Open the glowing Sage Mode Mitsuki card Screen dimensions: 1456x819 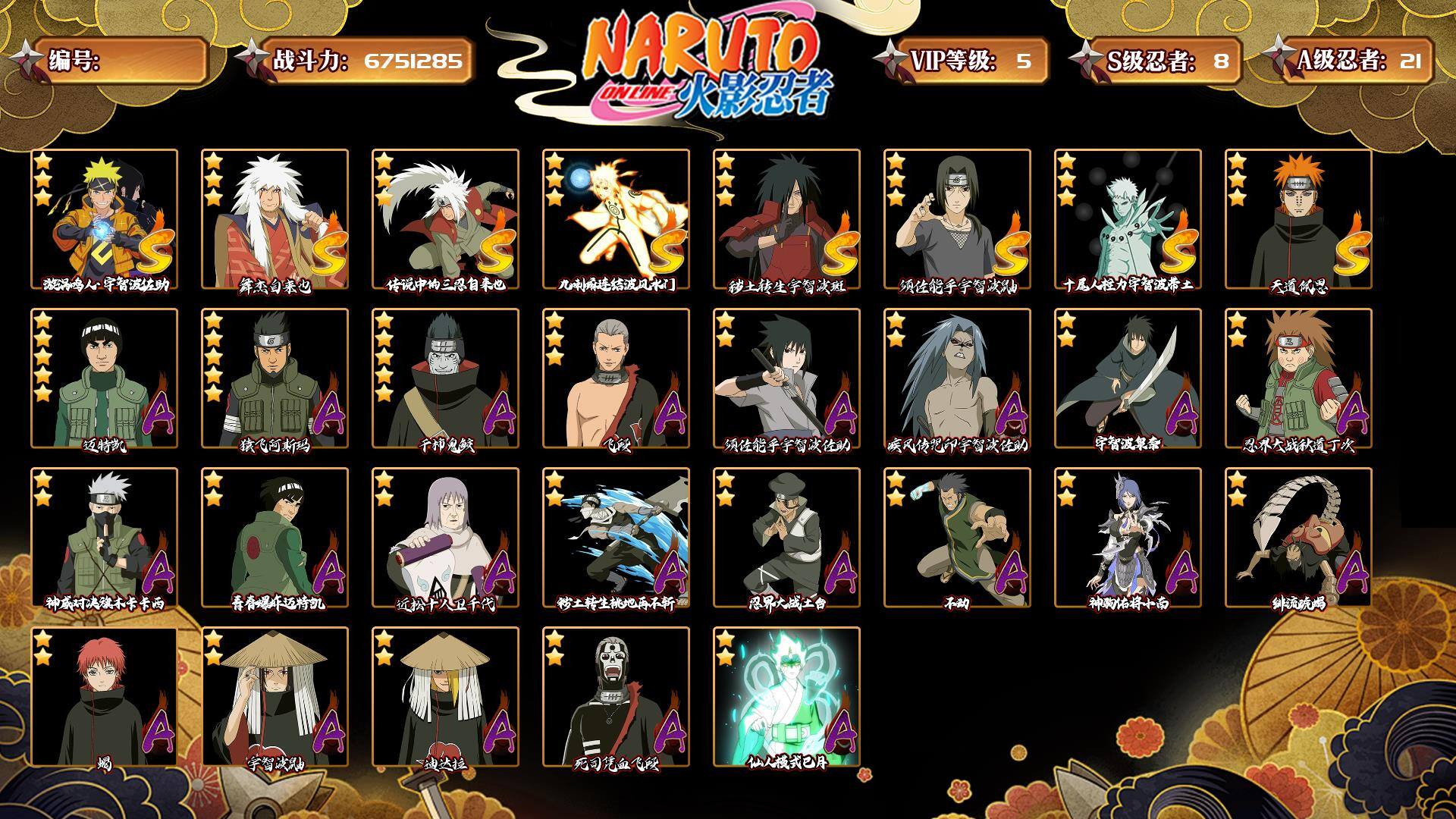tap(786, 696)
